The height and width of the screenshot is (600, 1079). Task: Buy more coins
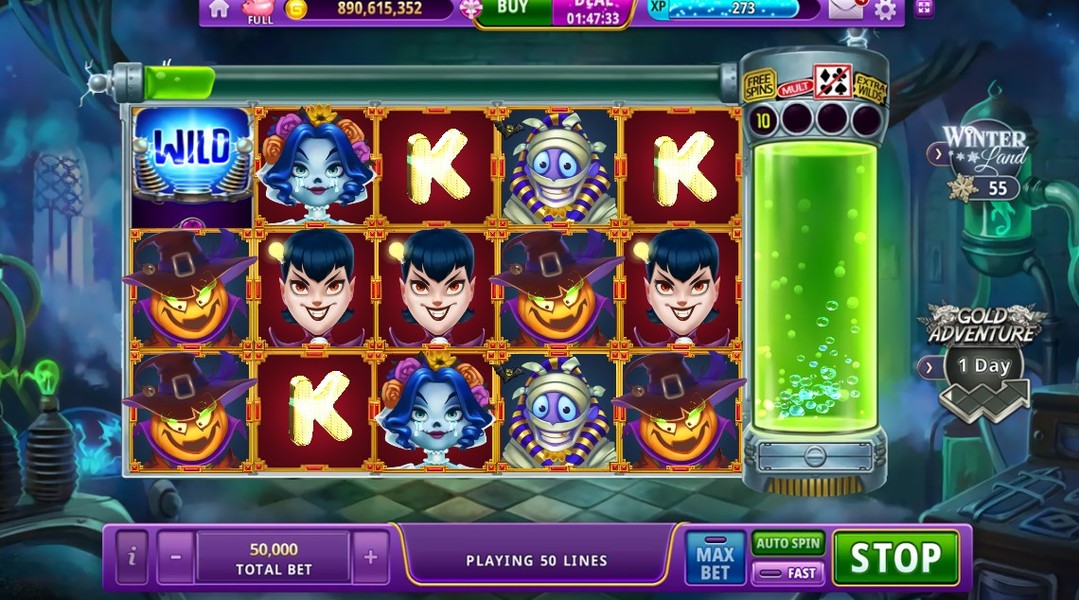(513, 9)
